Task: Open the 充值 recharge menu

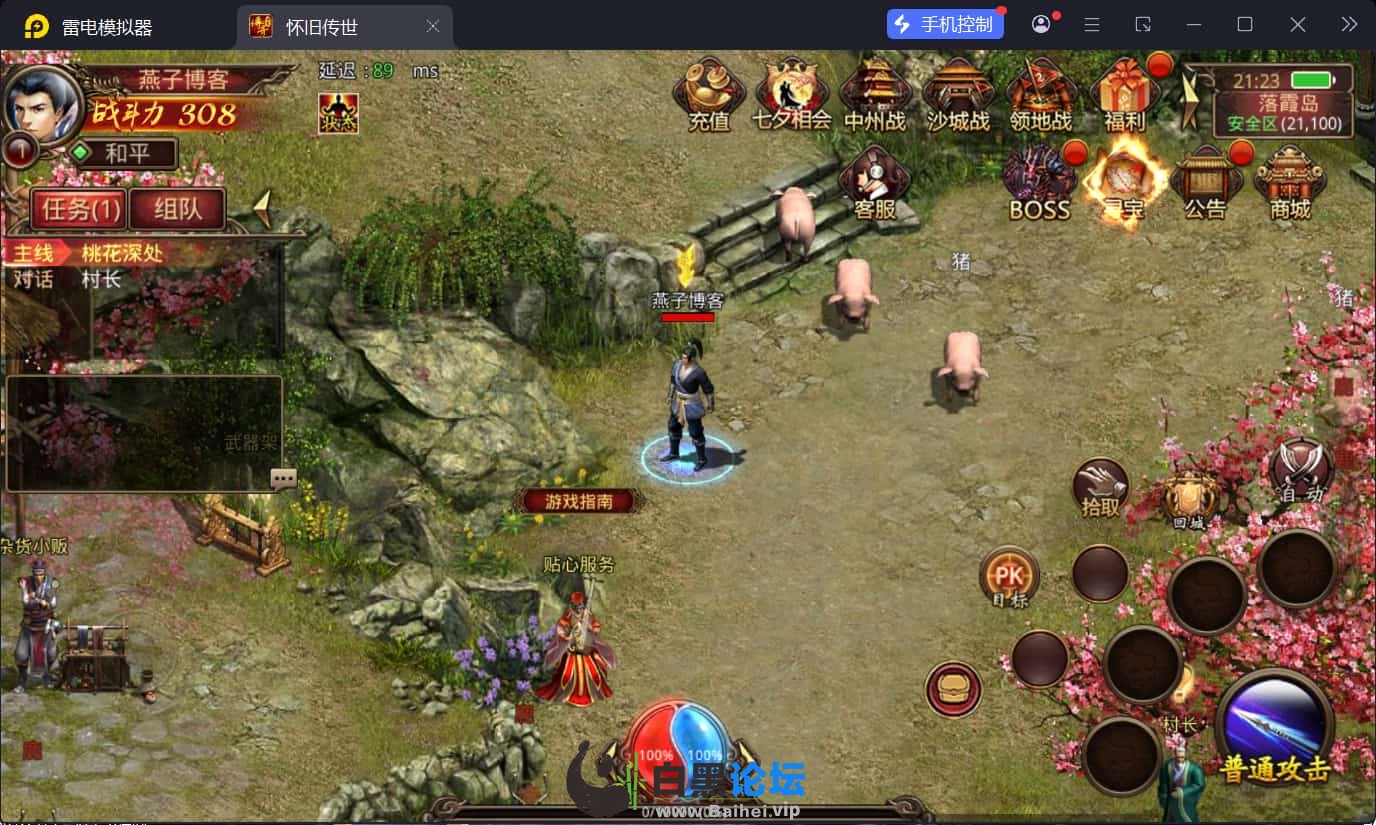Action: [x=708, y=95]
